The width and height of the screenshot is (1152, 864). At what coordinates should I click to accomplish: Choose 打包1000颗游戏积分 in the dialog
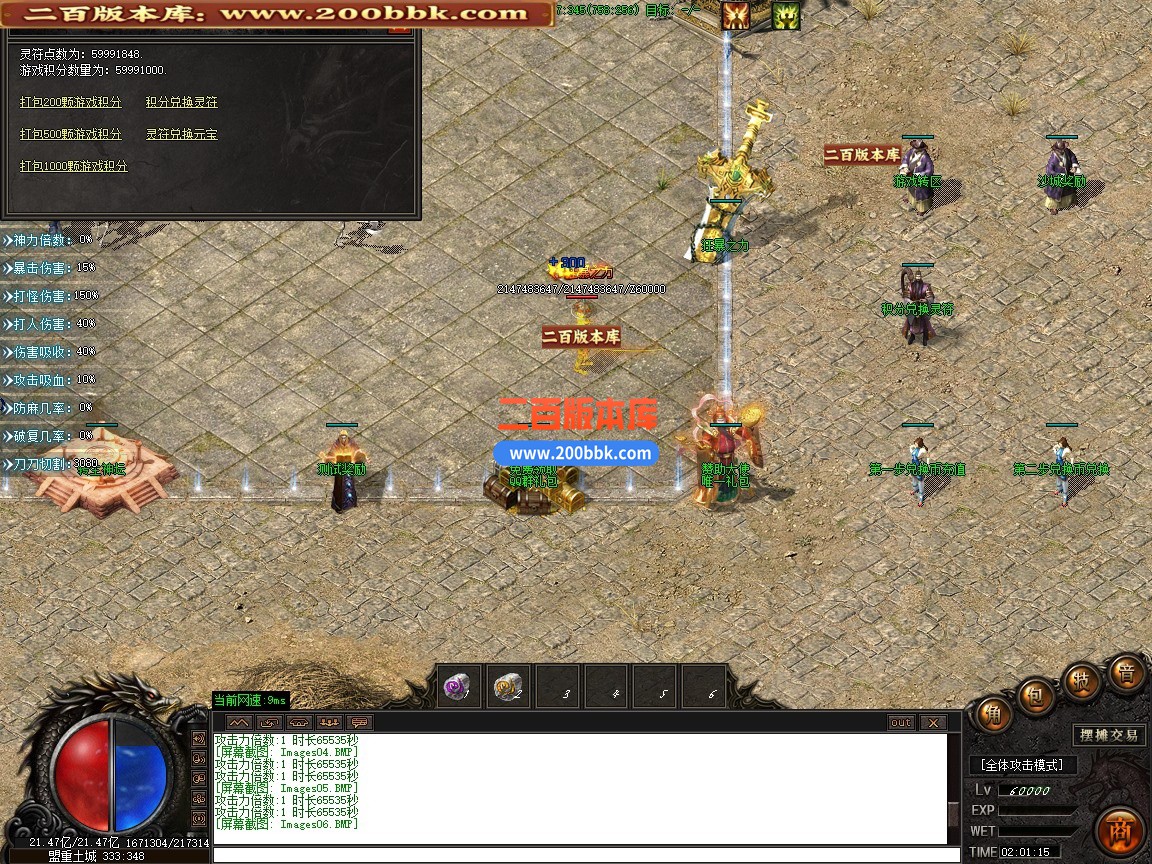pos(74,166)
